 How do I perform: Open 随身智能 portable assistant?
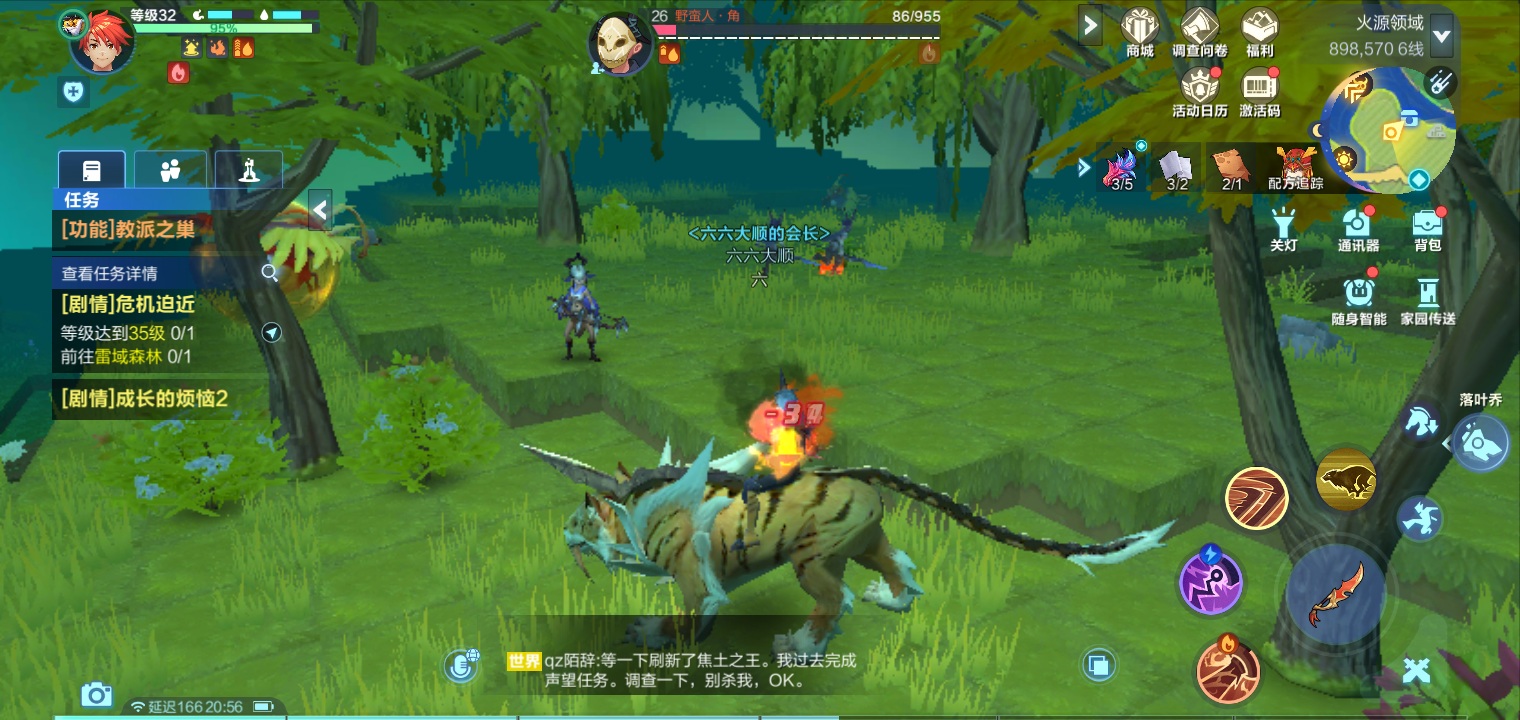point(1358,300)
